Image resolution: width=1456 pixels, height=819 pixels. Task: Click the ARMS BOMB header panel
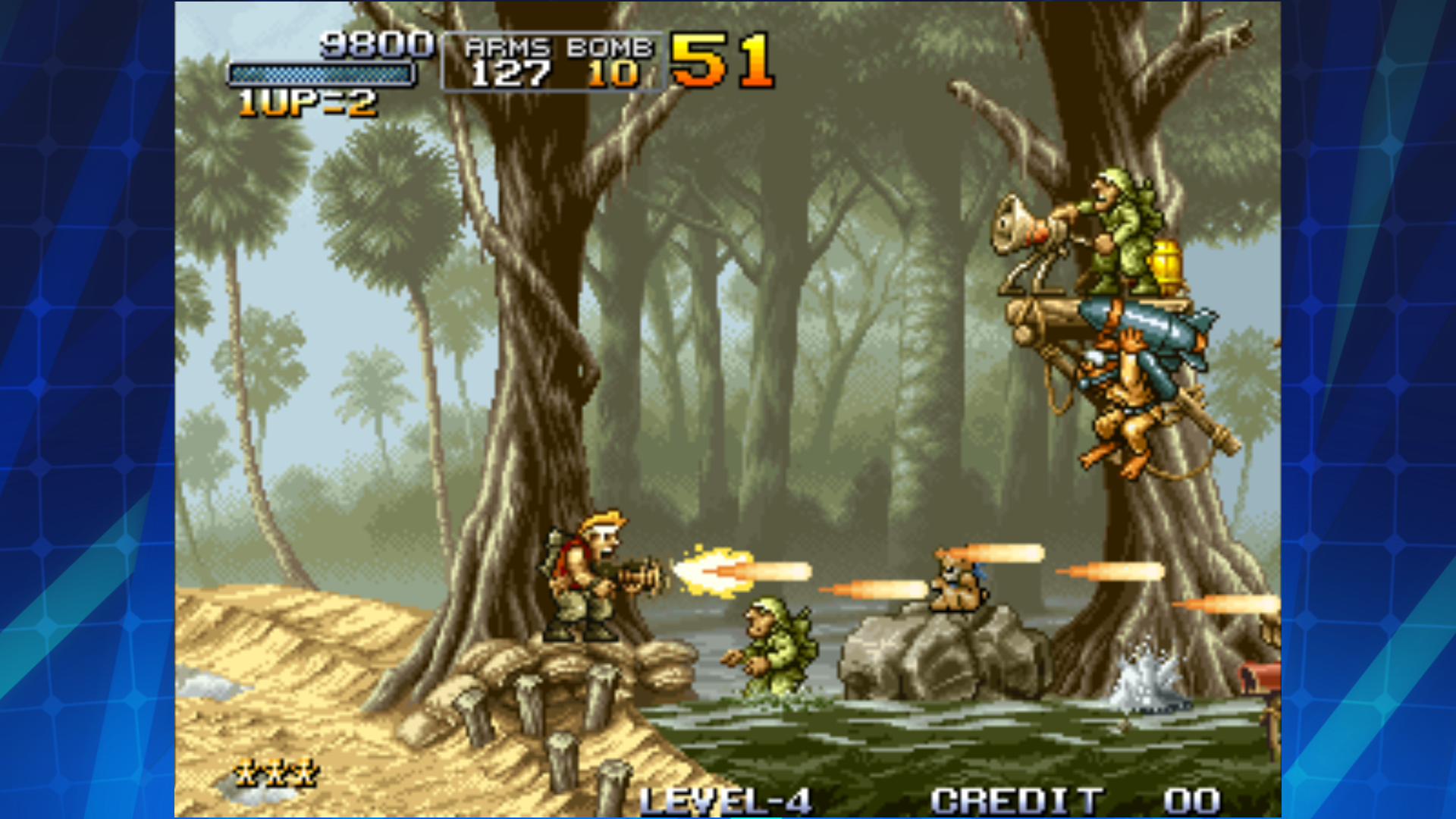pyautogui.click(x=557, y=47)
